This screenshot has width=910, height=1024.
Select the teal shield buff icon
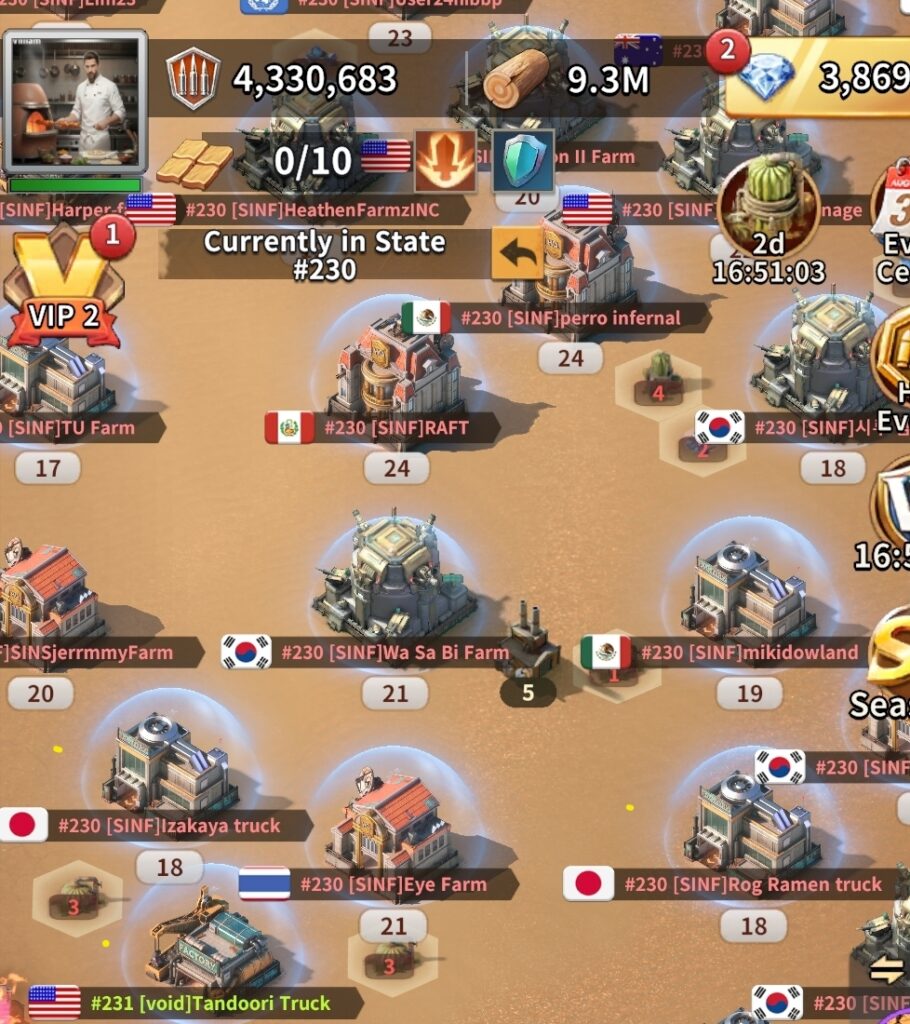click(x=523, y=161)
